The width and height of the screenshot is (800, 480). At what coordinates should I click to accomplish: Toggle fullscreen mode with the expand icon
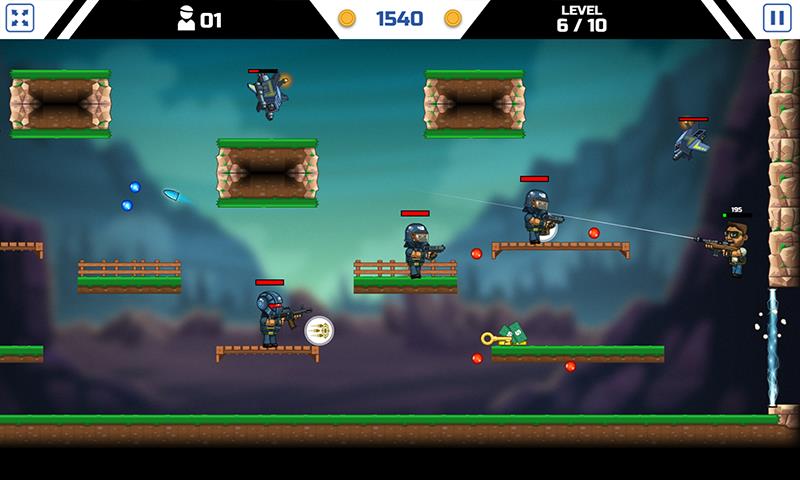pyautogui.click(x=21, y=18)
